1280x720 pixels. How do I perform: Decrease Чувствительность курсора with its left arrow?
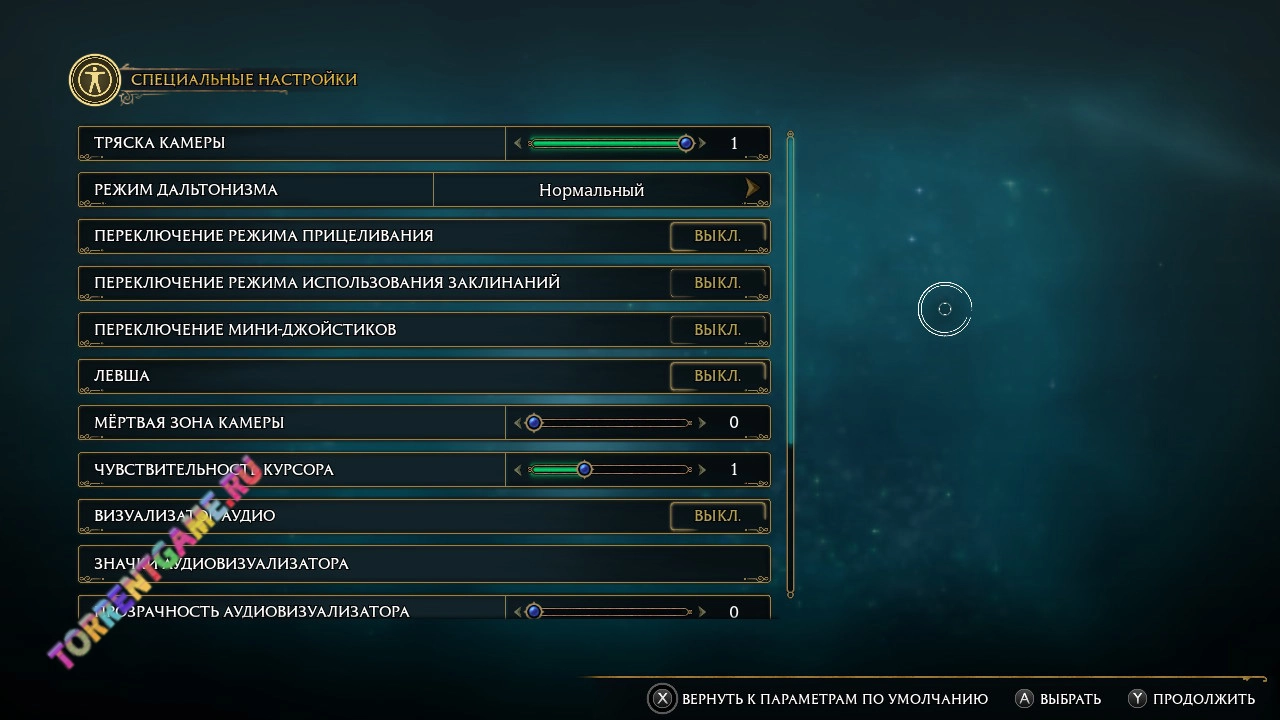[517, 470]
